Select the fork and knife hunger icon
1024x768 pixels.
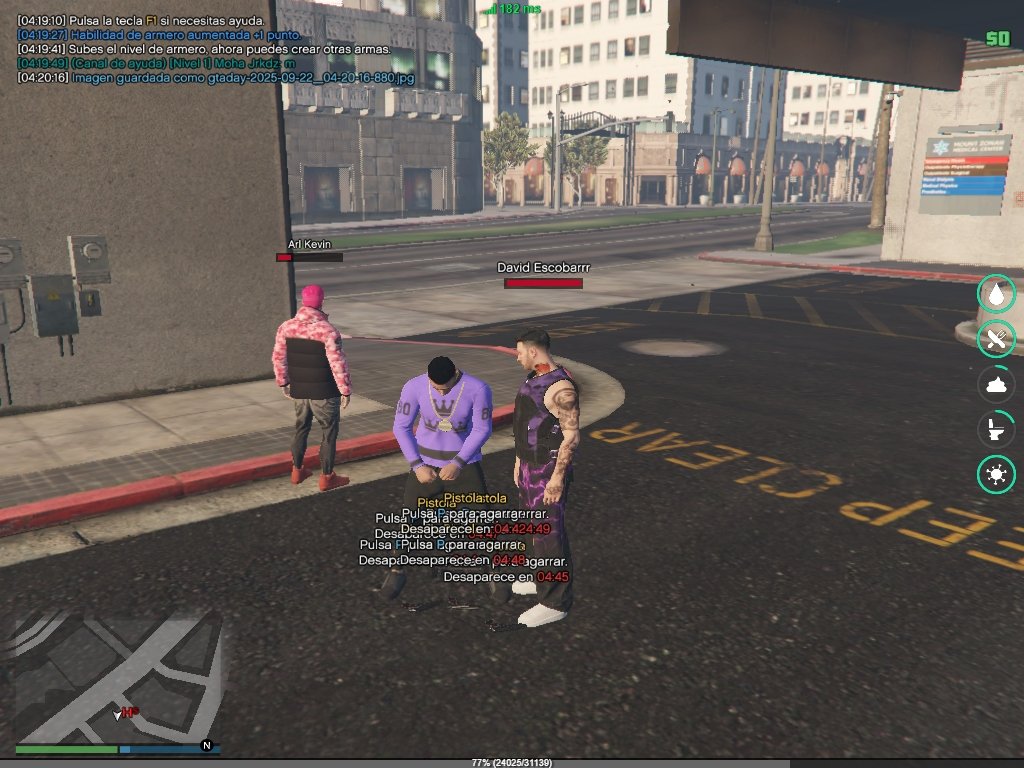tap(996, 339)
